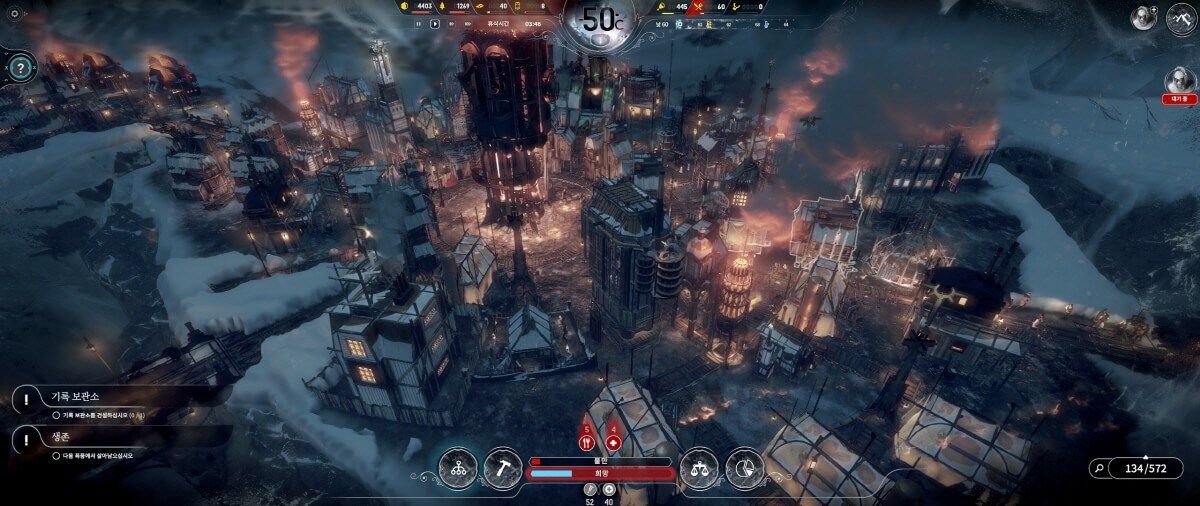Open the technology tree button
Viewport: 1200px width, 506px height.
[457, 467]
